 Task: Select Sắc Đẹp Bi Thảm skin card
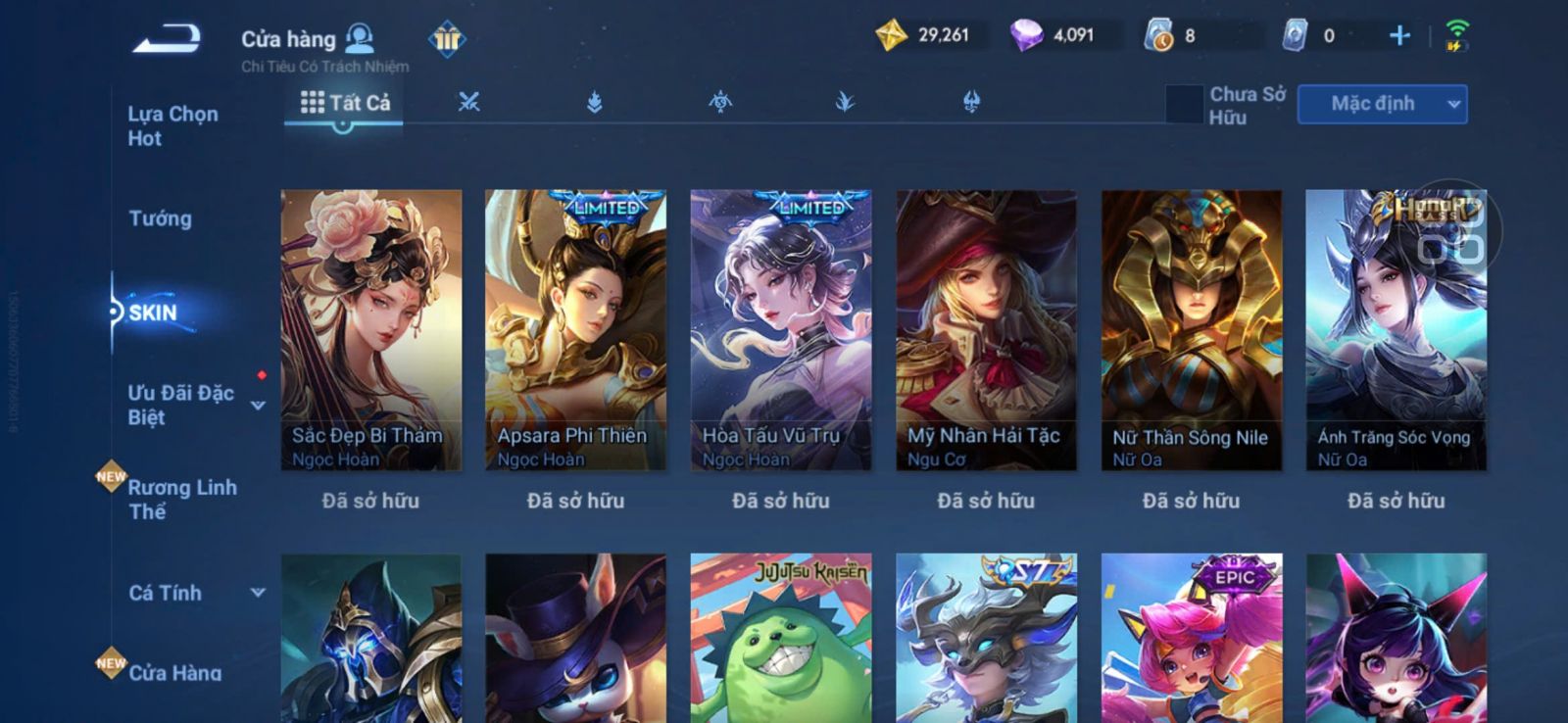370,329
